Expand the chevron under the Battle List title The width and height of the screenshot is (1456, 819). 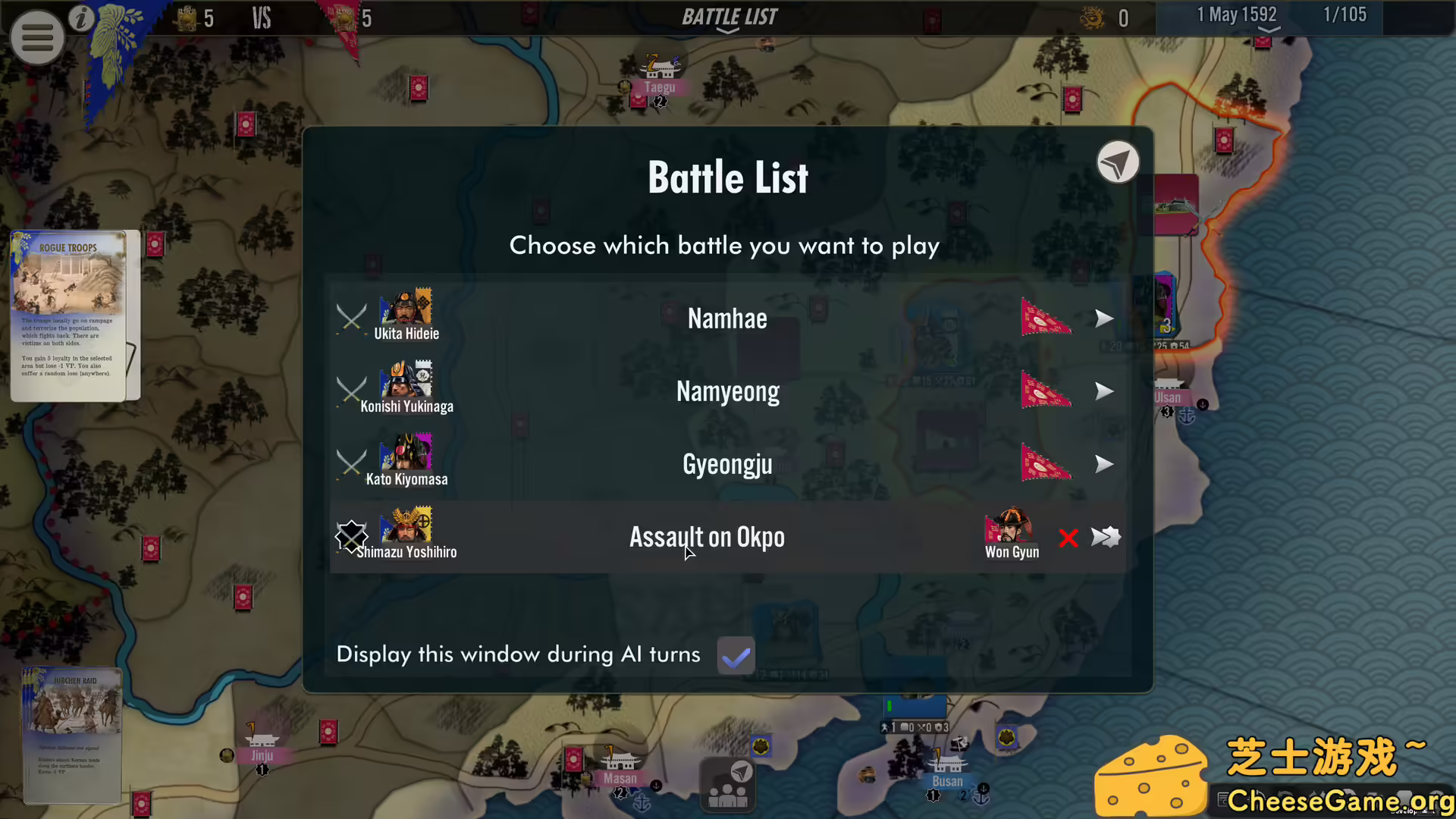point(727,32)
